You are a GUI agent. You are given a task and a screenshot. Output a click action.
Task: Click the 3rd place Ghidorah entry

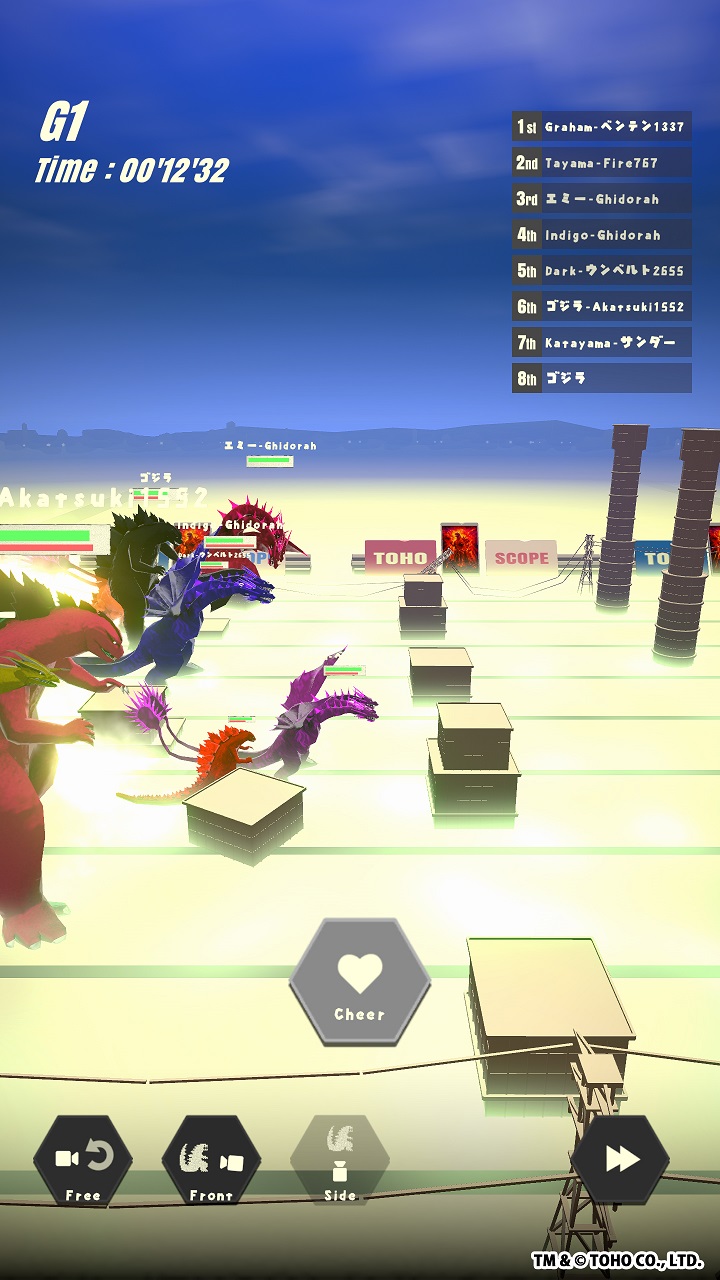pyautogui.click(x=601, y=199)
